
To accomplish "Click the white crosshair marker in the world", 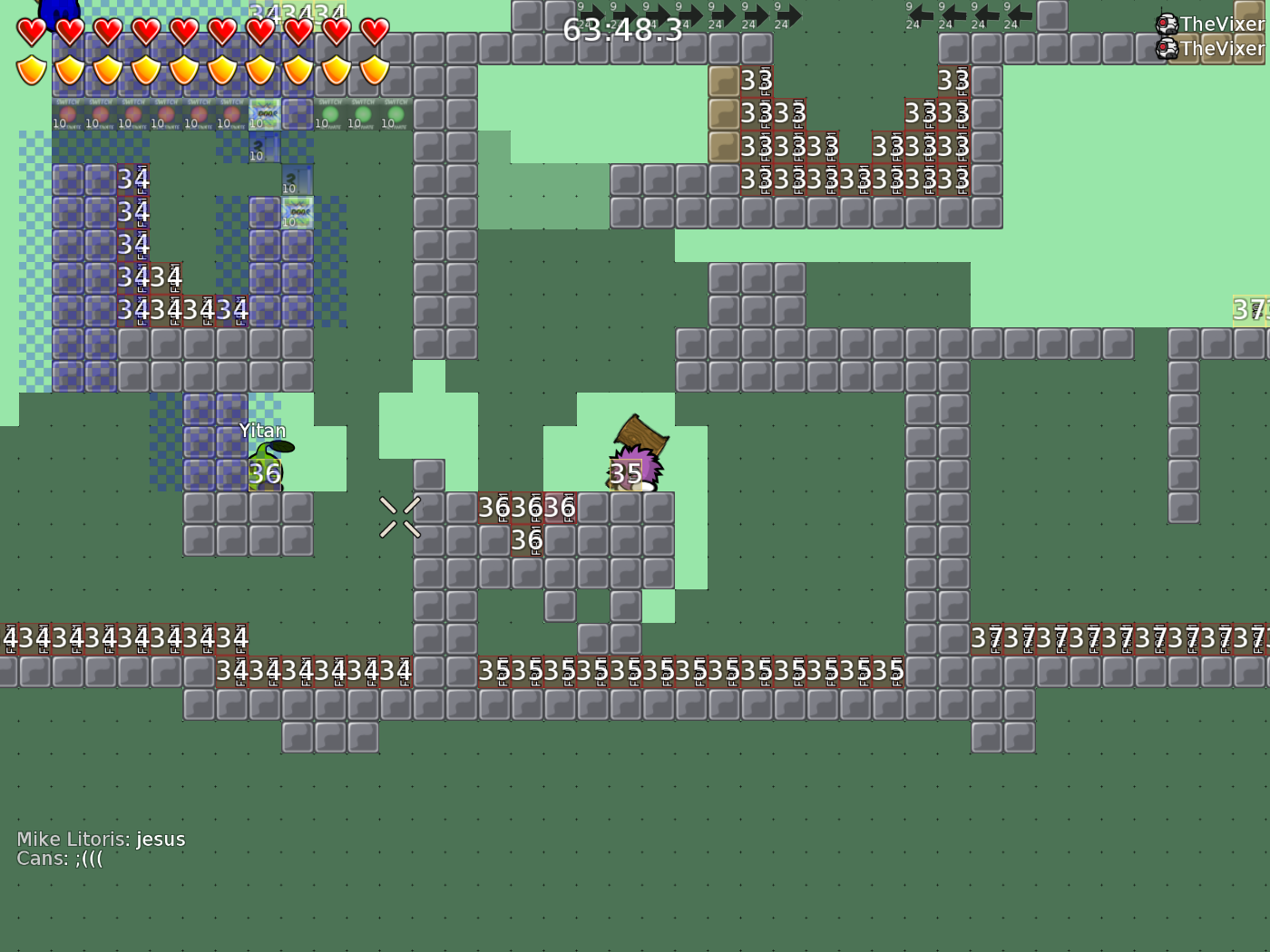I will 399,516.
